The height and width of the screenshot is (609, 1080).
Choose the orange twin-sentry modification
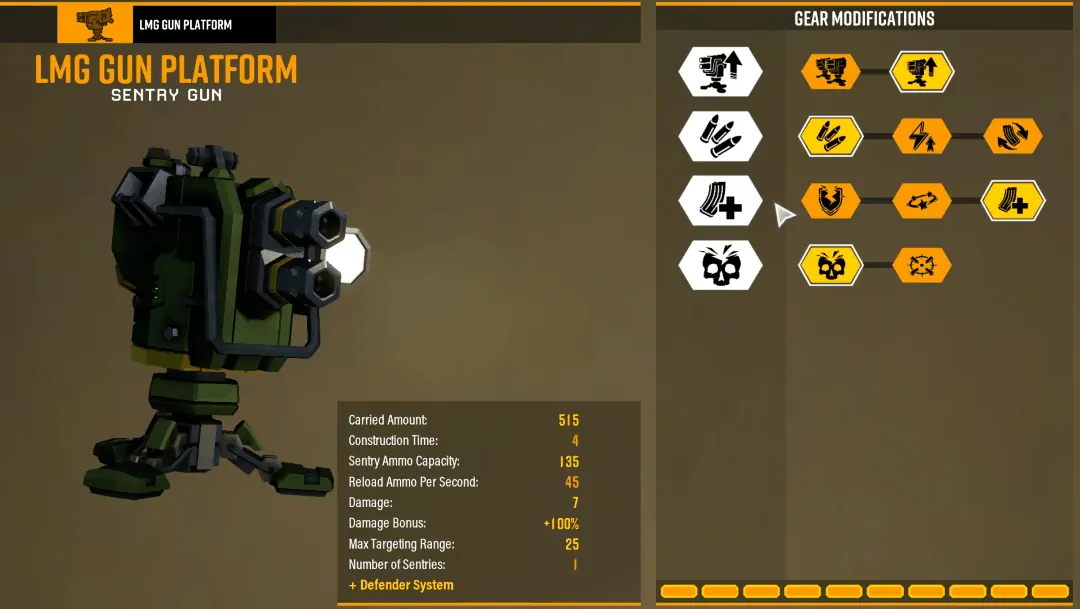830,72
